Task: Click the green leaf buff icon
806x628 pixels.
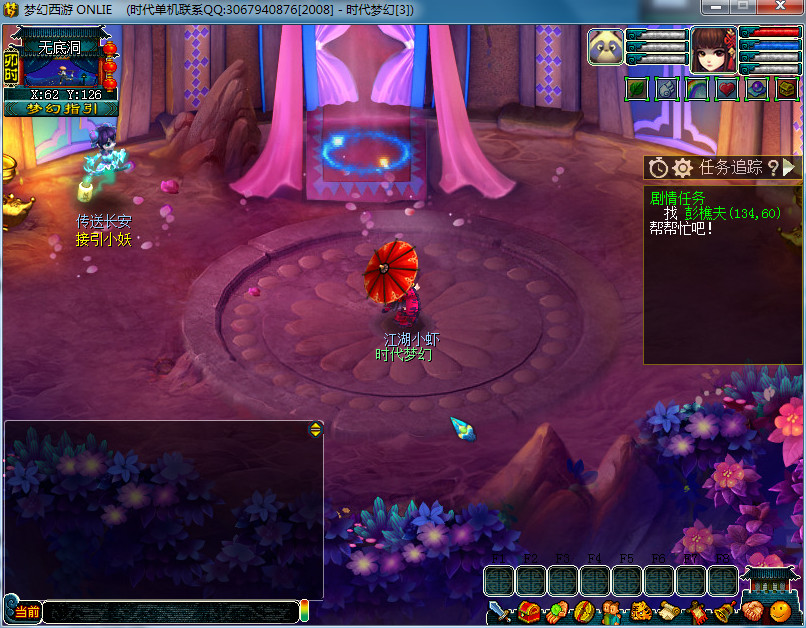Action: (x=637, y=89)
